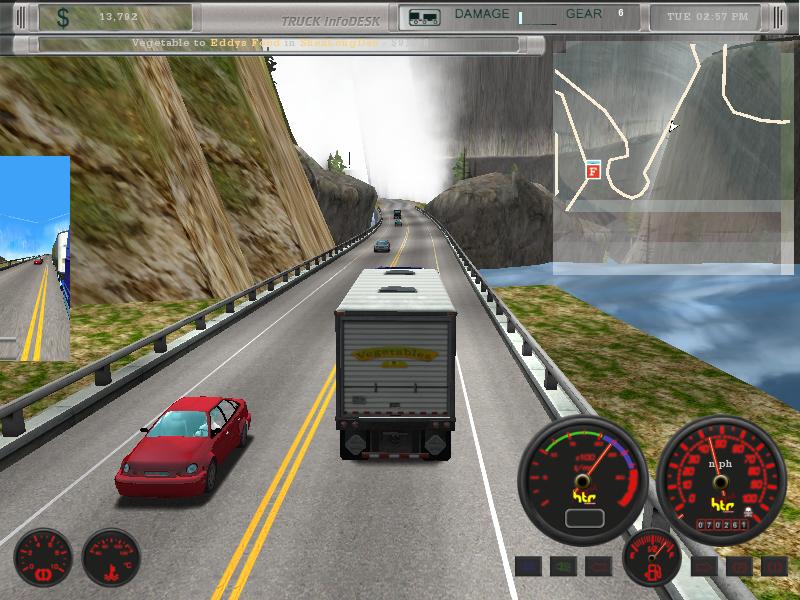The width and height of the screenshot is (800, 600).
Task: Click the dollar sign money icon
Action: [63, 17]
